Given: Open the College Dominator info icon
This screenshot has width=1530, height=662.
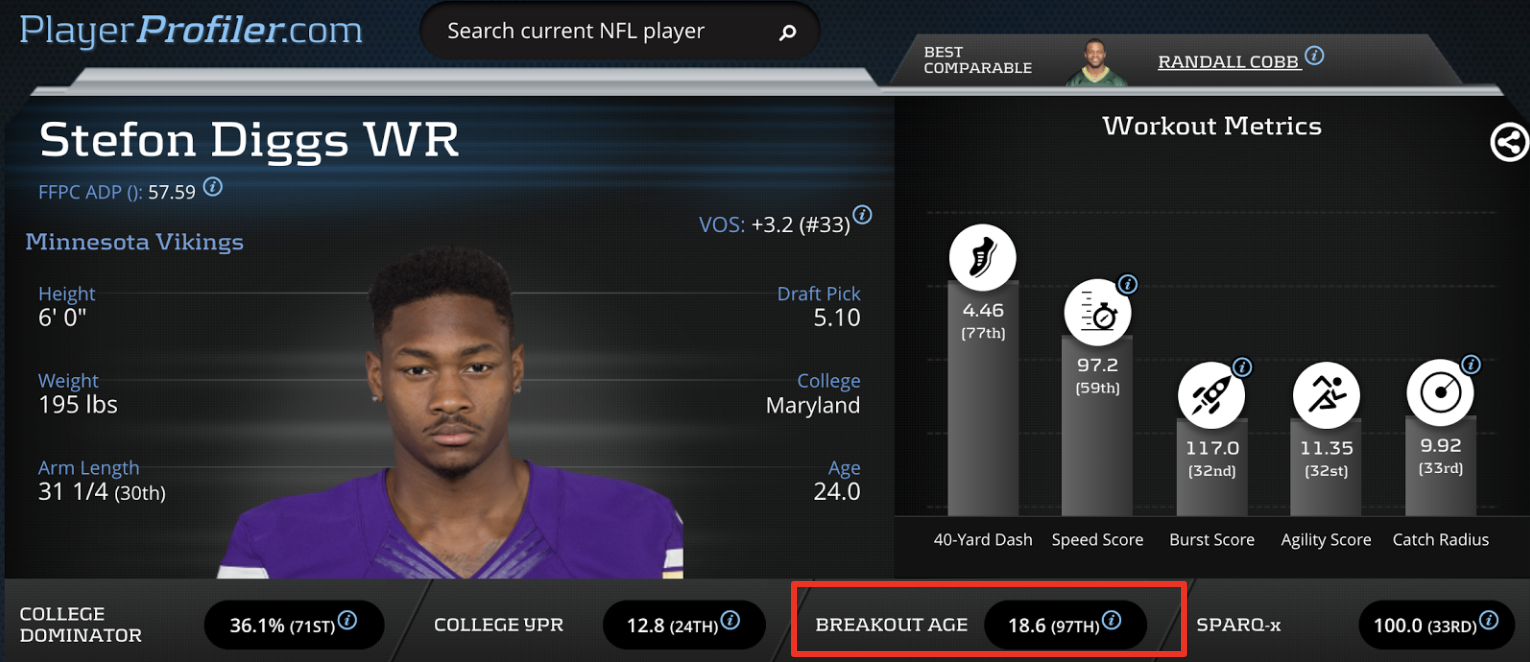Looking at the screenshot, I should 347,620.
